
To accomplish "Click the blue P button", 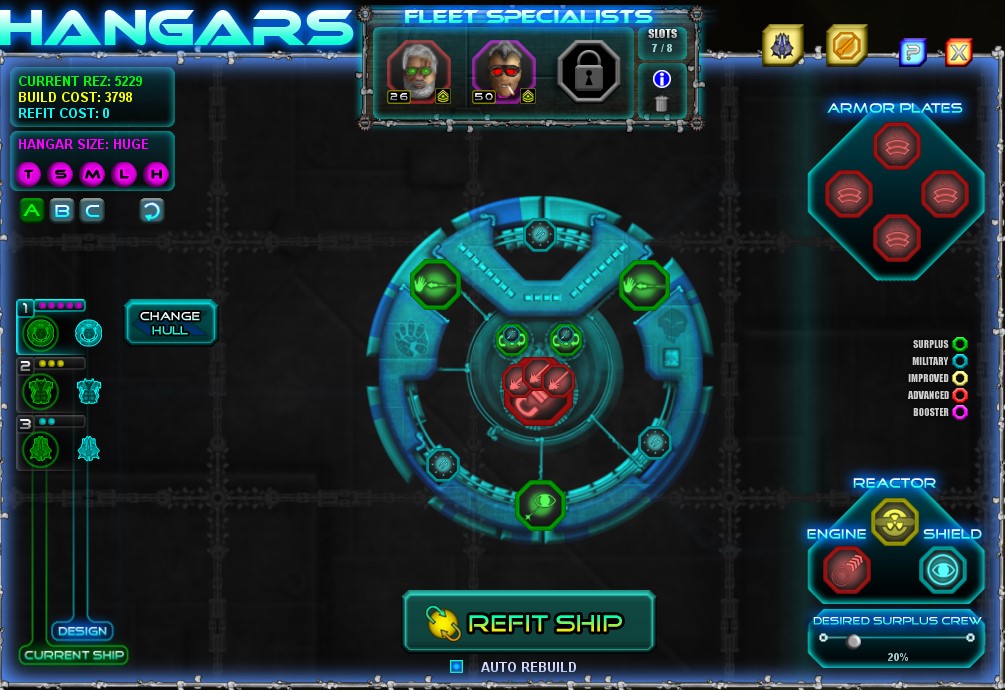I will (x=911, y=52).
